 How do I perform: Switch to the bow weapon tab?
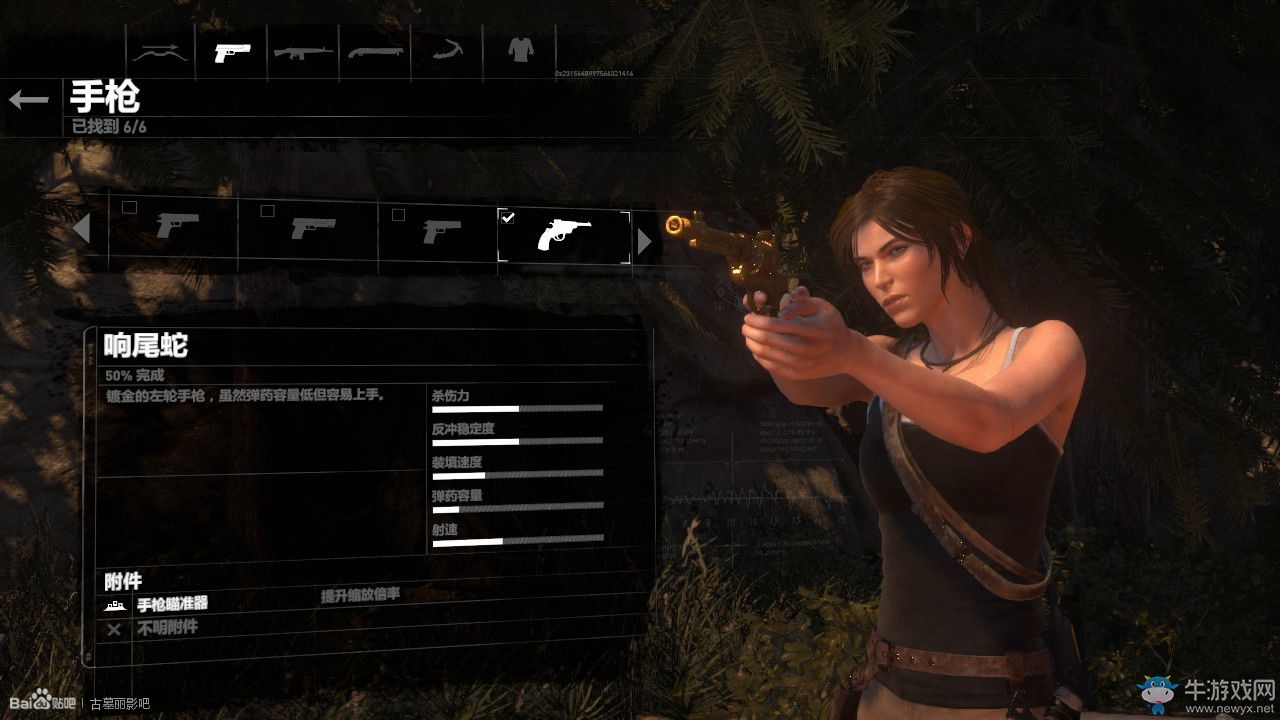click(160, 52)
